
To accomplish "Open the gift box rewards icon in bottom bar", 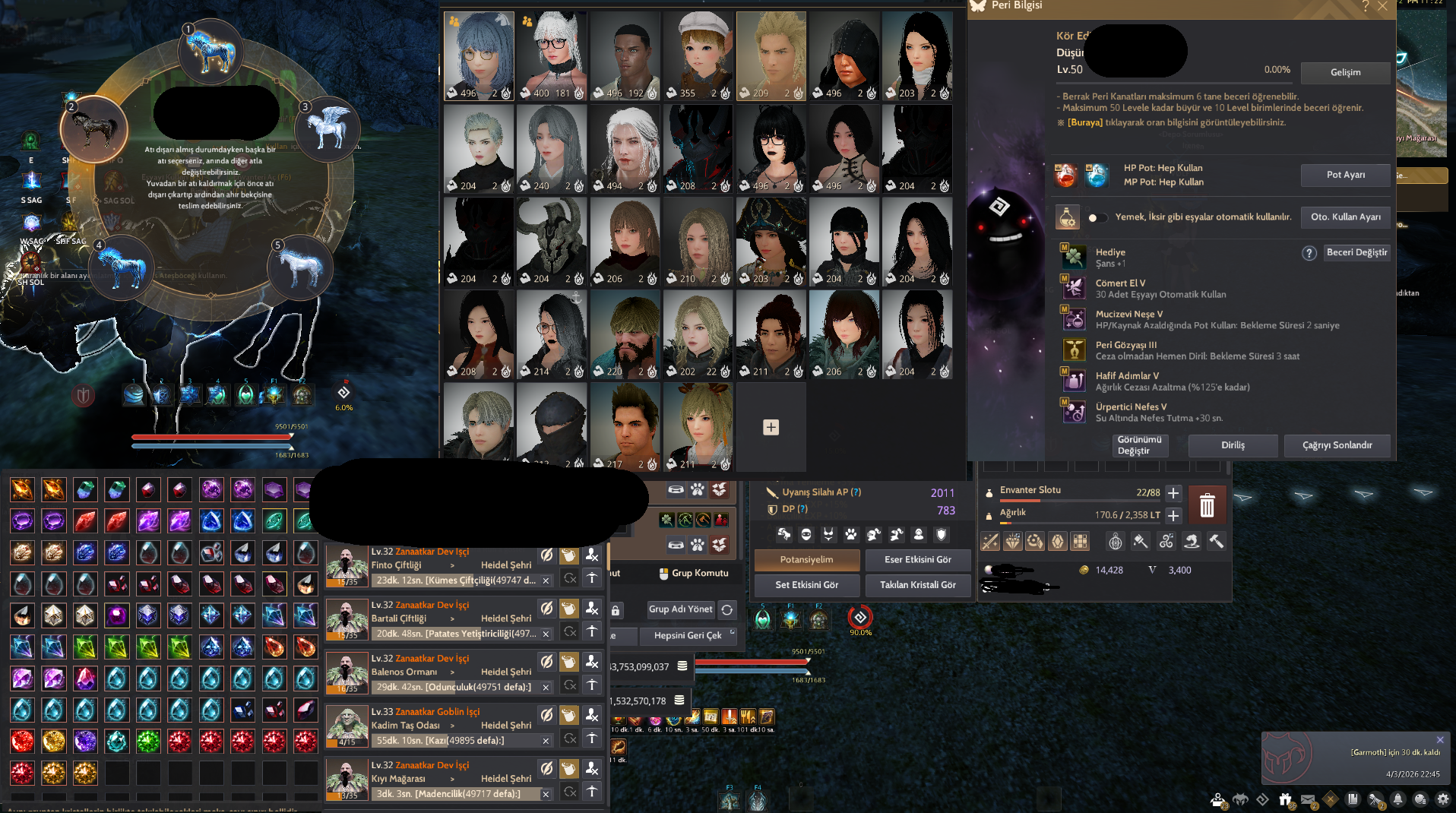I will coord(1285,798).
